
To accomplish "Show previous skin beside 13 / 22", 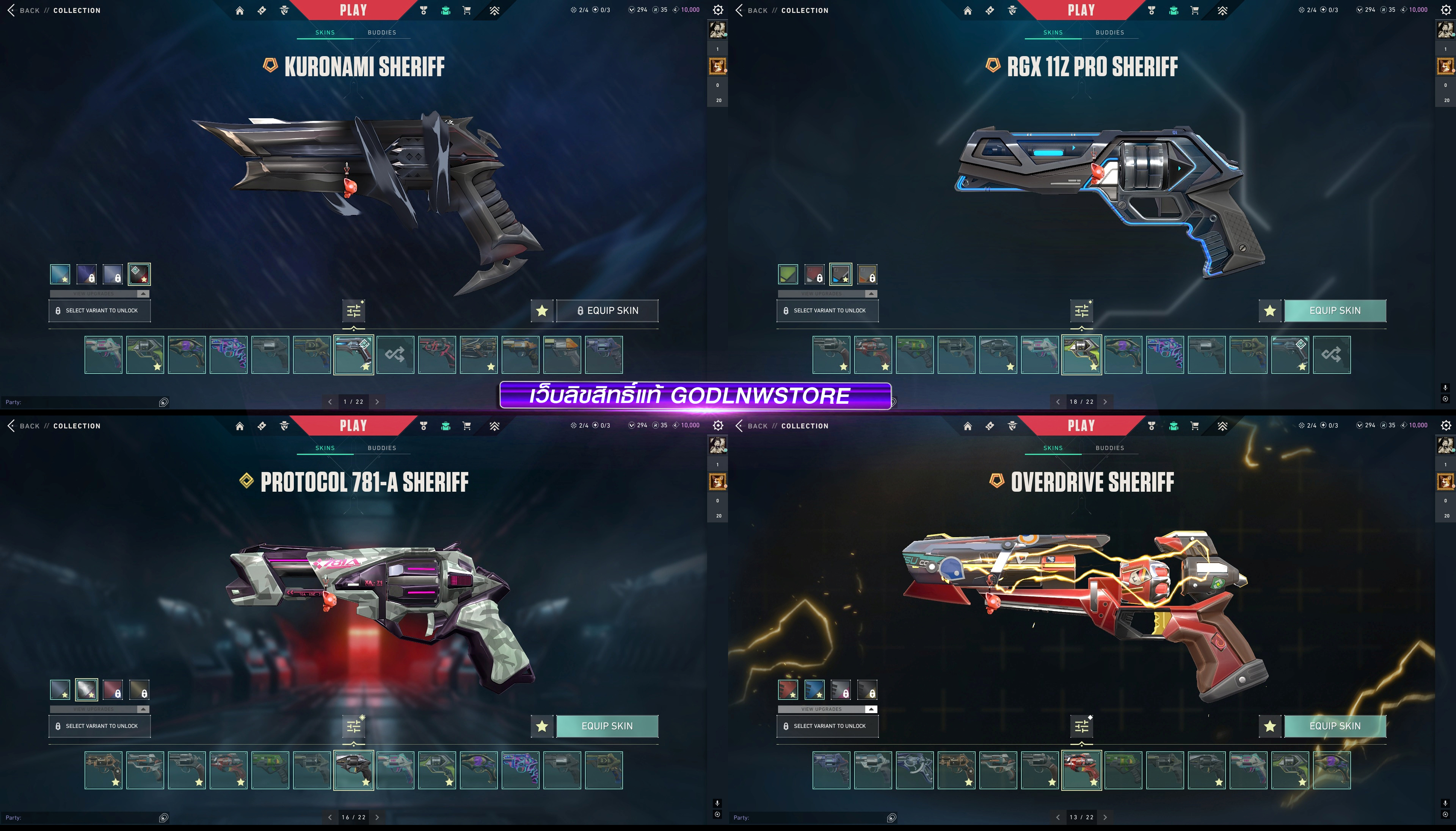I will 1057,817.
